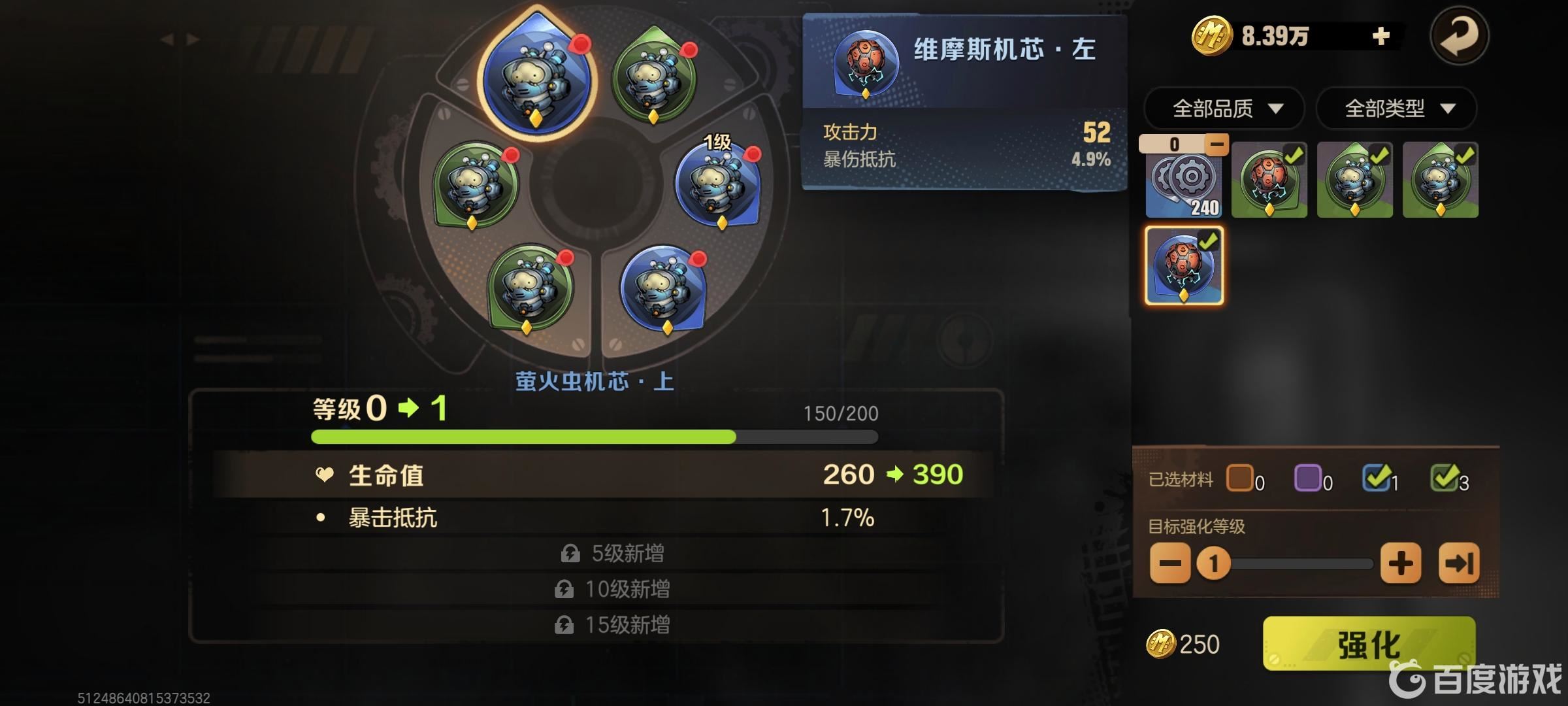Increase target enhancement level

[1401, 563]
